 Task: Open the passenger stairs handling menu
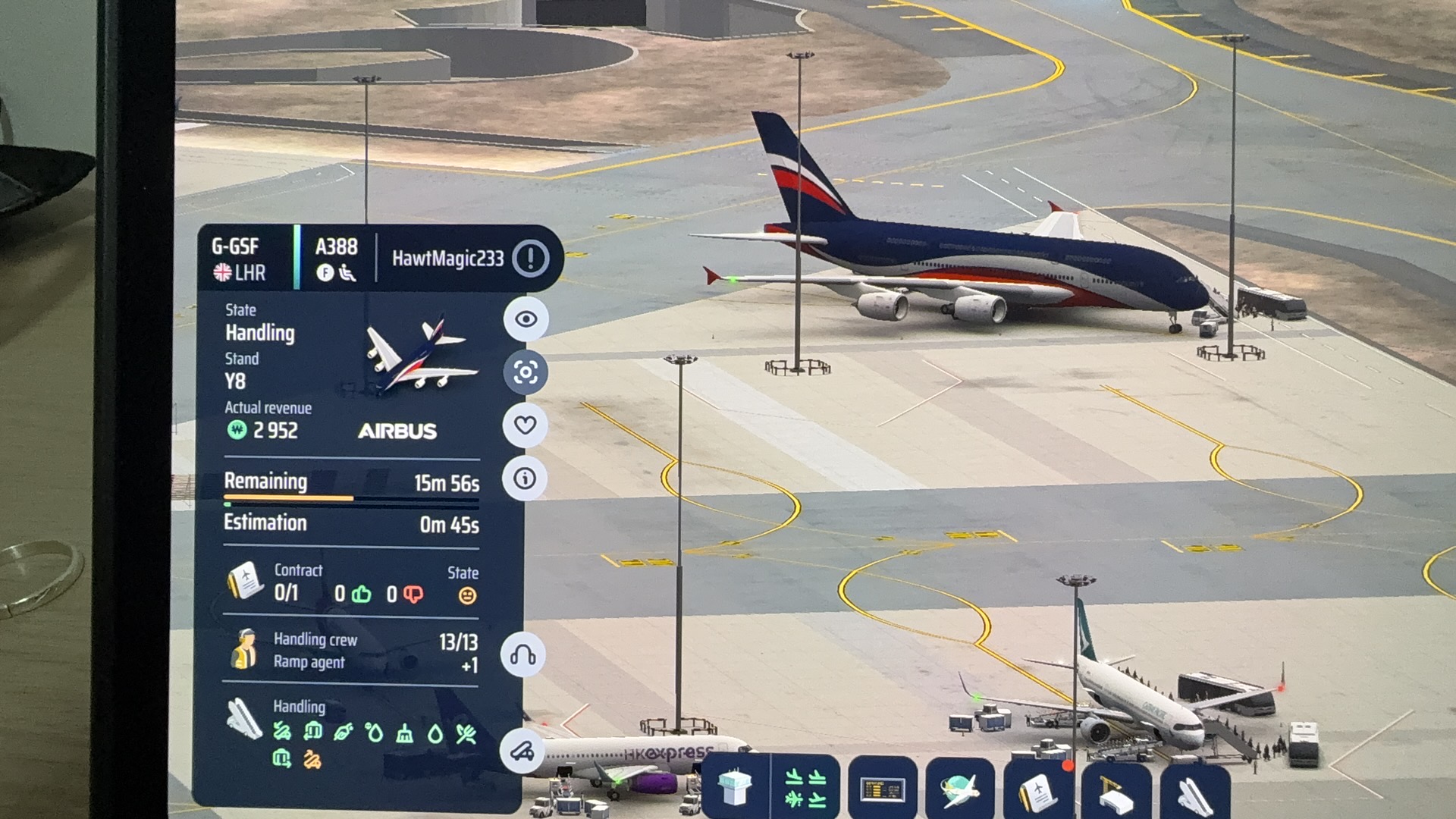1194,789
